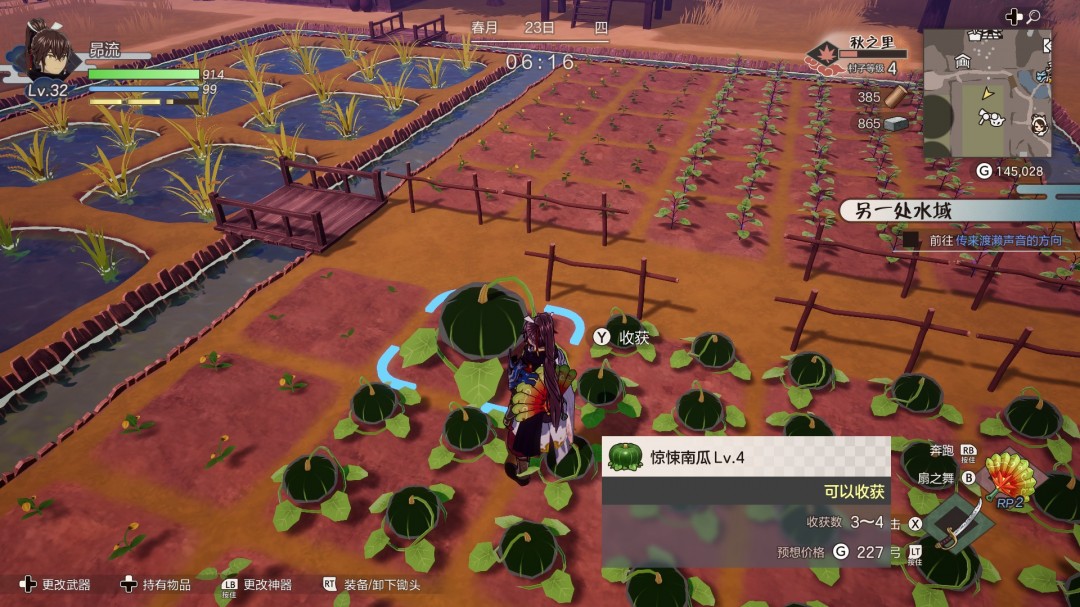Click the 惊悚南瓜 Lv.4 pumpkin icon
Screen dimensions: 1080x607
click(x=623, y=457)
